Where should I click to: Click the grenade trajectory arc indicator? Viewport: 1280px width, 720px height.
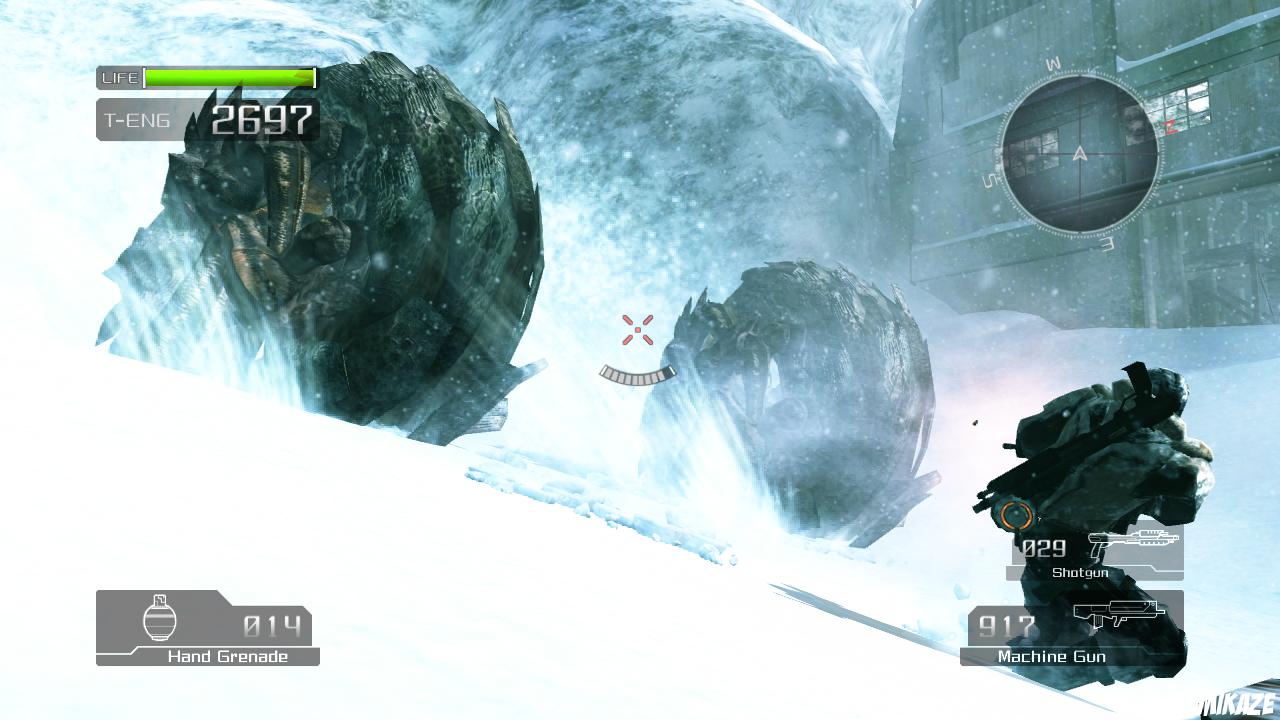click(x=636, y=376)
